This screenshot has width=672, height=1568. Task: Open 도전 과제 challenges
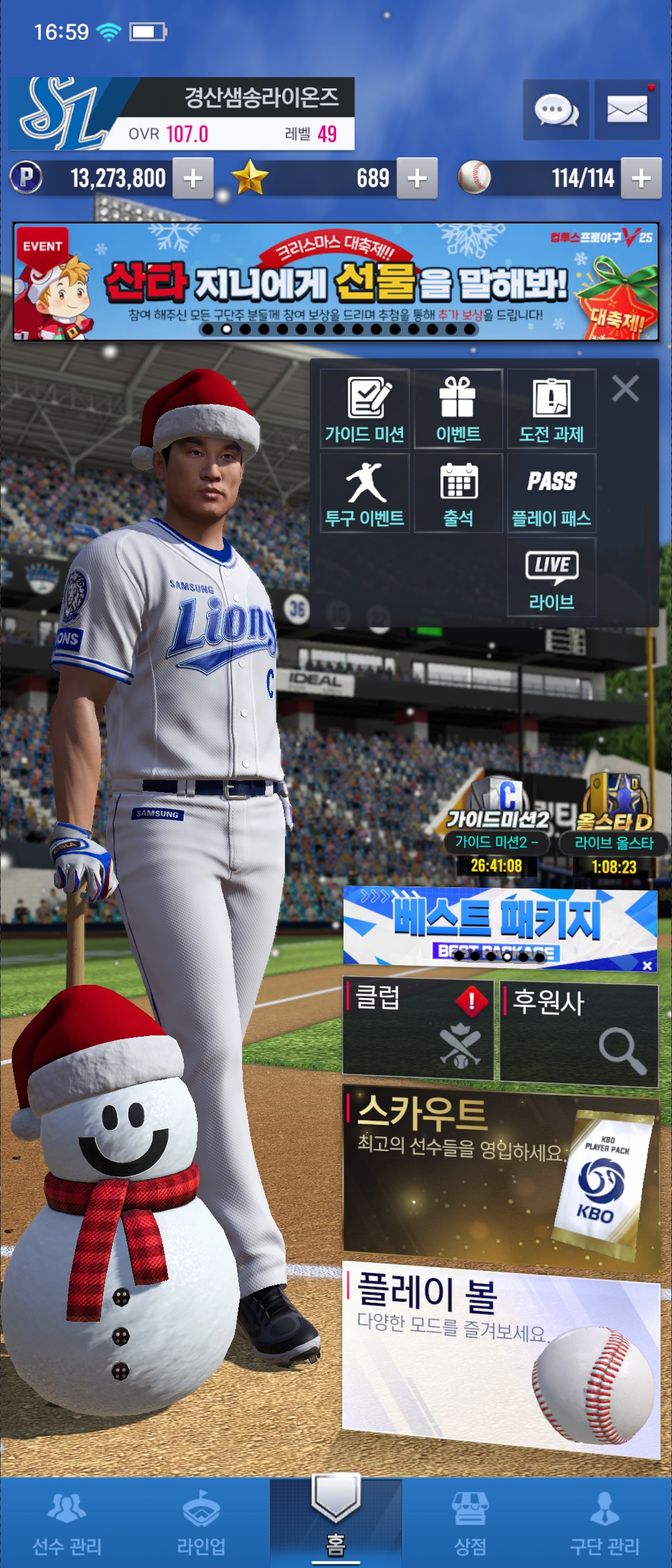(x=551, y=409)
